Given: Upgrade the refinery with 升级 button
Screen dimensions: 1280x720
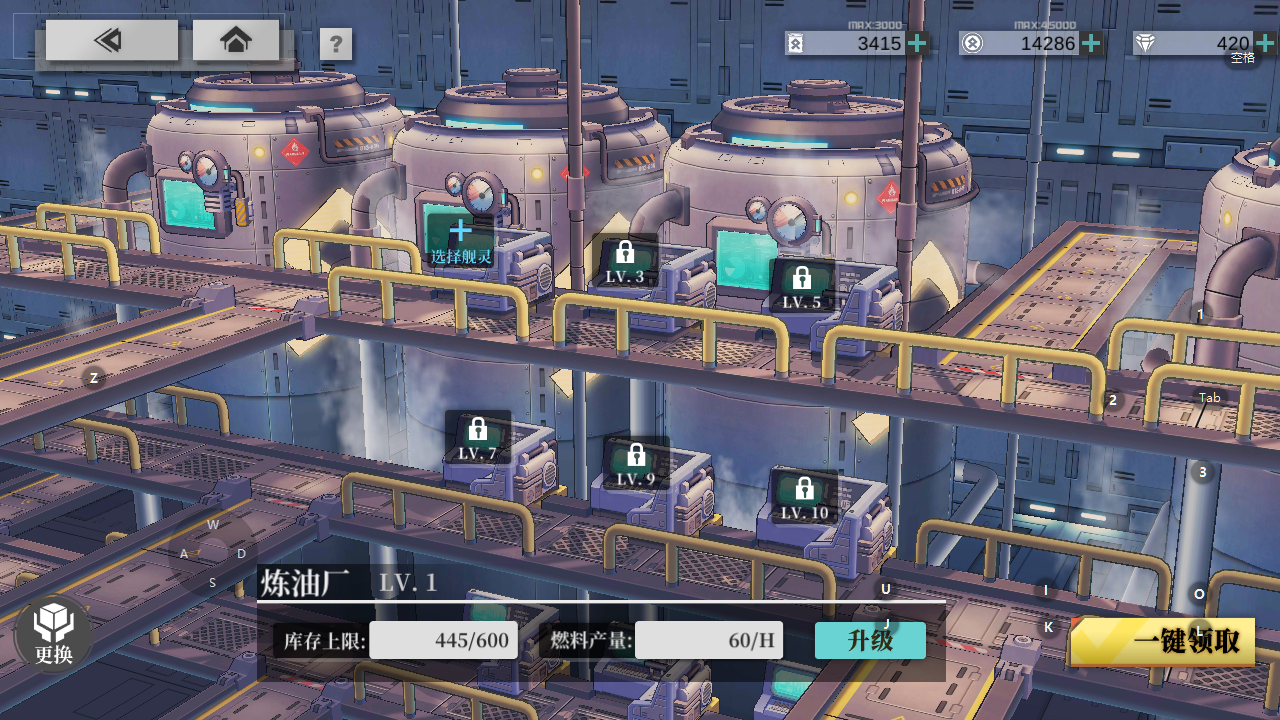Looking at the screenshot, I should click(x=870, y=641).
